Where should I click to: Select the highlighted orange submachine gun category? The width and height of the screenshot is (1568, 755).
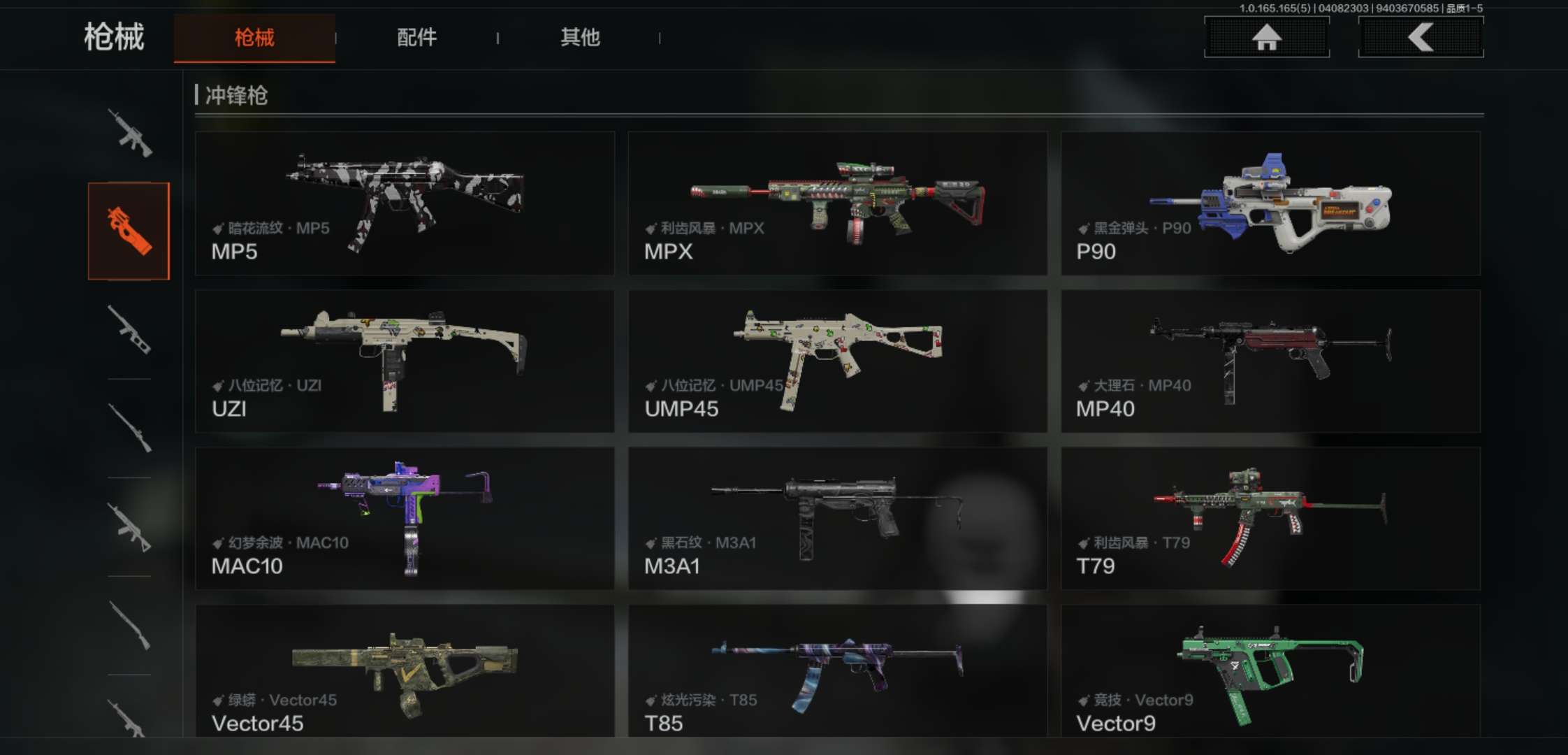(x=129, y=231)
